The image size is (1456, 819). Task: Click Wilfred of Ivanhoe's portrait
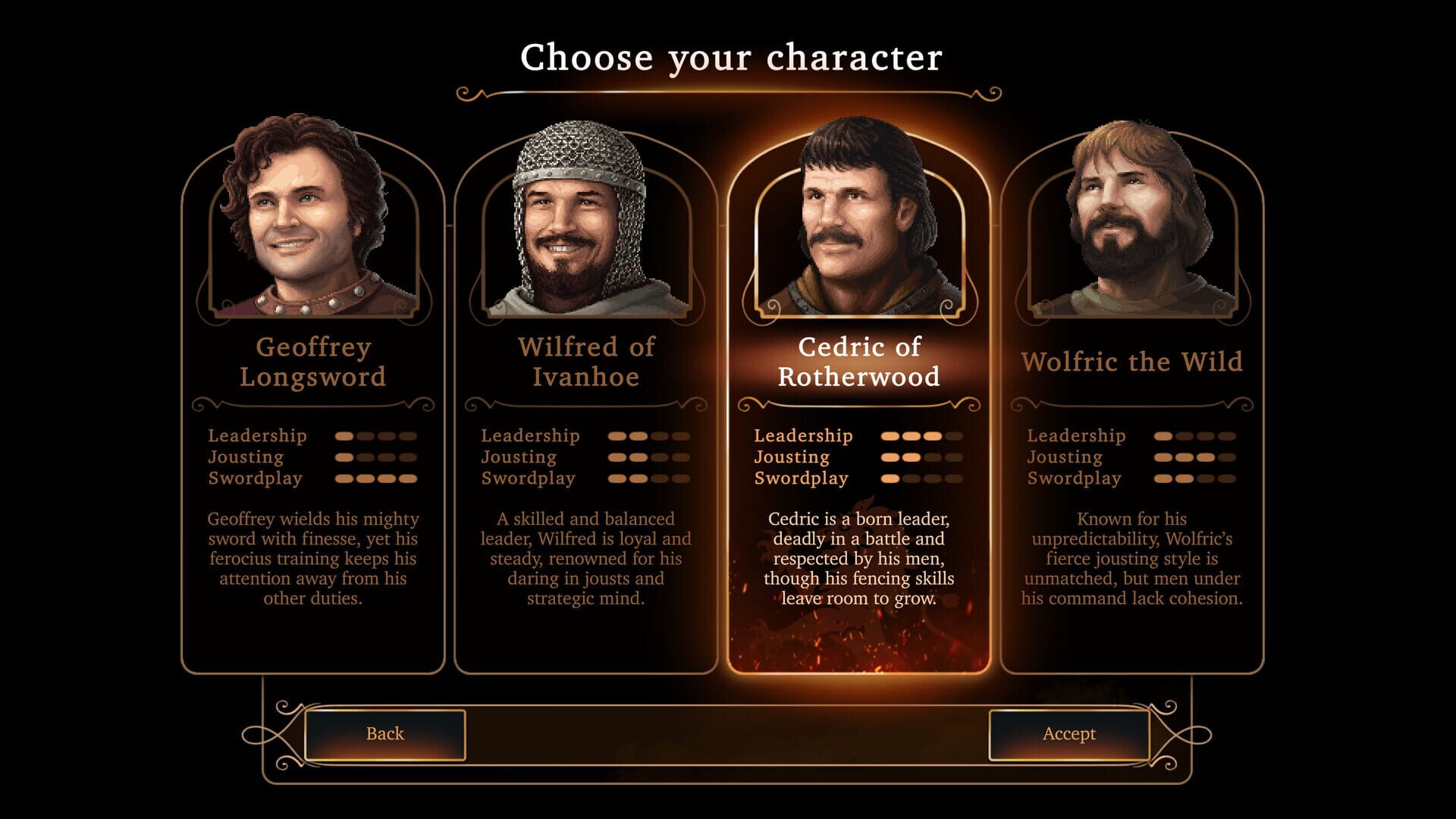(579, 220)
